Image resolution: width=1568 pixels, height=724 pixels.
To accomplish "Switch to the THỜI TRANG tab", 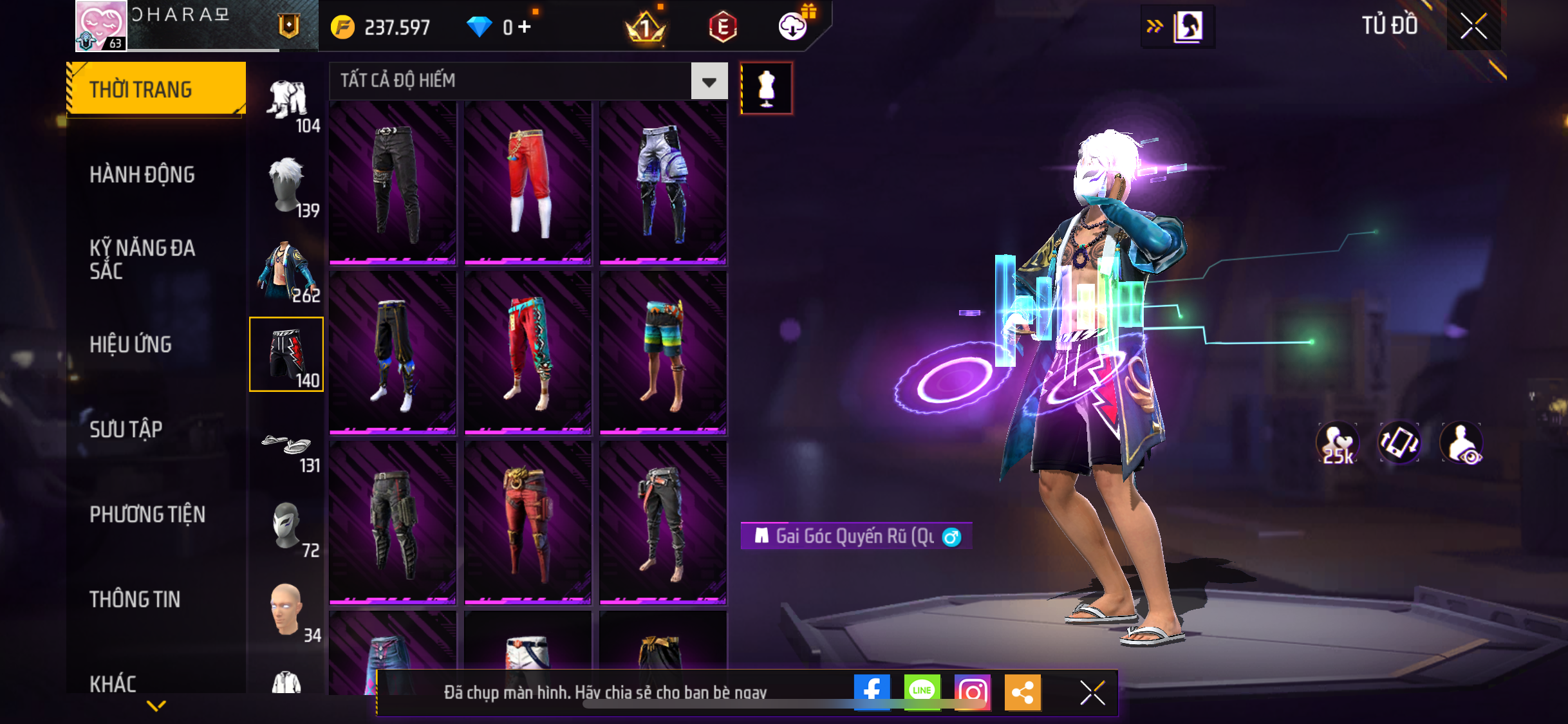I will tap(156, 89).
